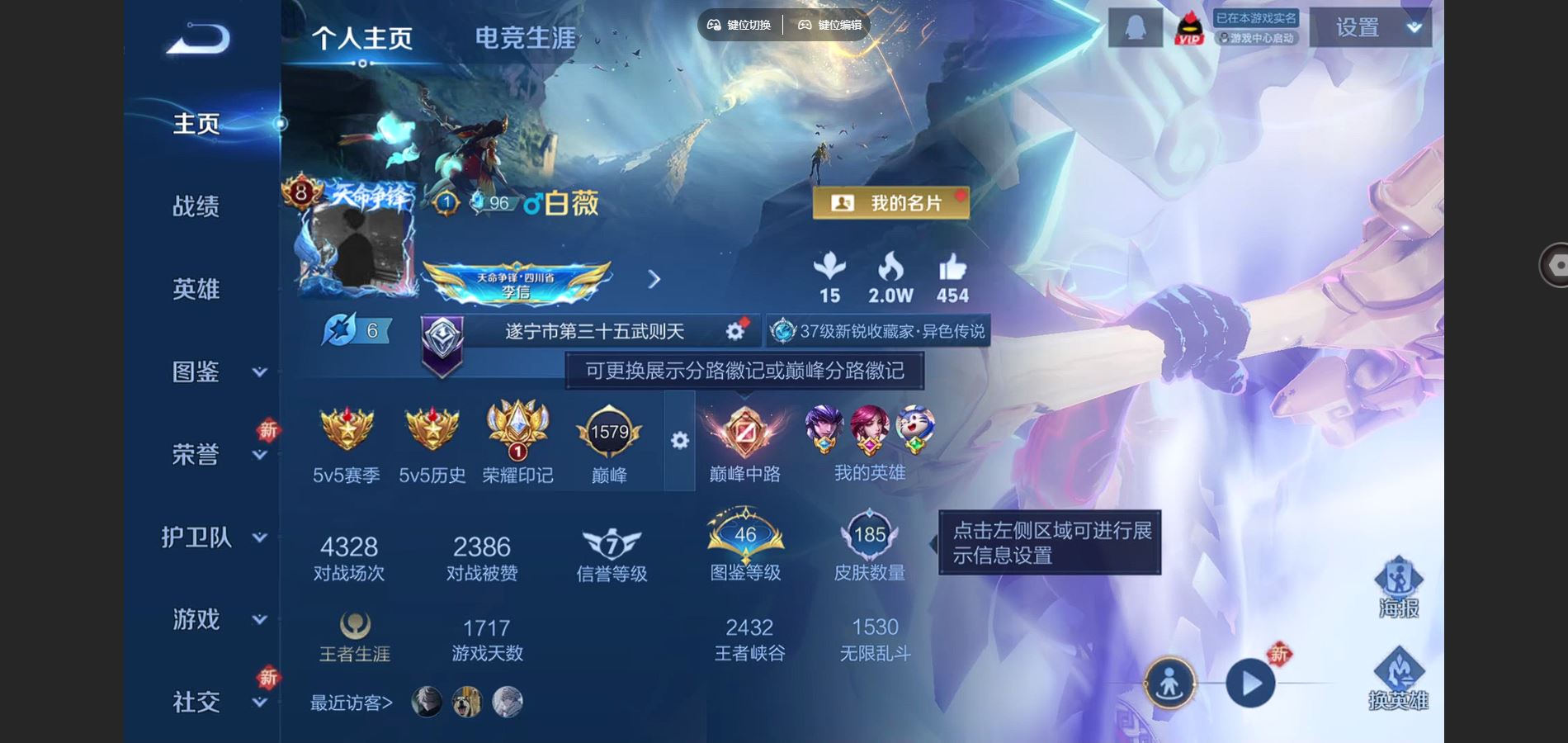Viewport: 1568px width, 743px height.
Task: Expand the 设置 dropdown chevron
Action: point(1415,28)
